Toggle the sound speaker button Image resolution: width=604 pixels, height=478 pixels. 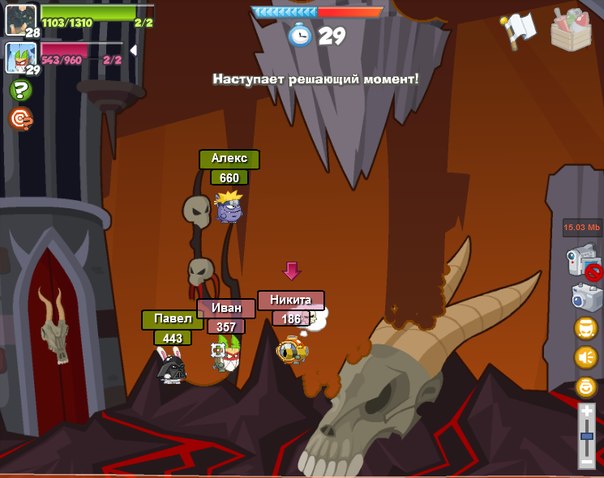(585, 356)
